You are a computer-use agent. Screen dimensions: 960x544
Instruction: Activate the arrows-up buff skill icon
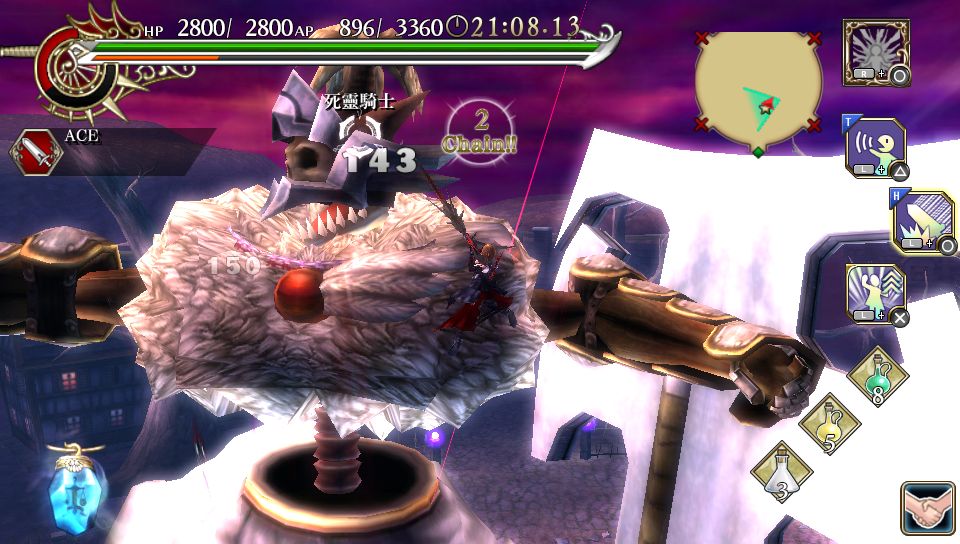coord(876,294)
